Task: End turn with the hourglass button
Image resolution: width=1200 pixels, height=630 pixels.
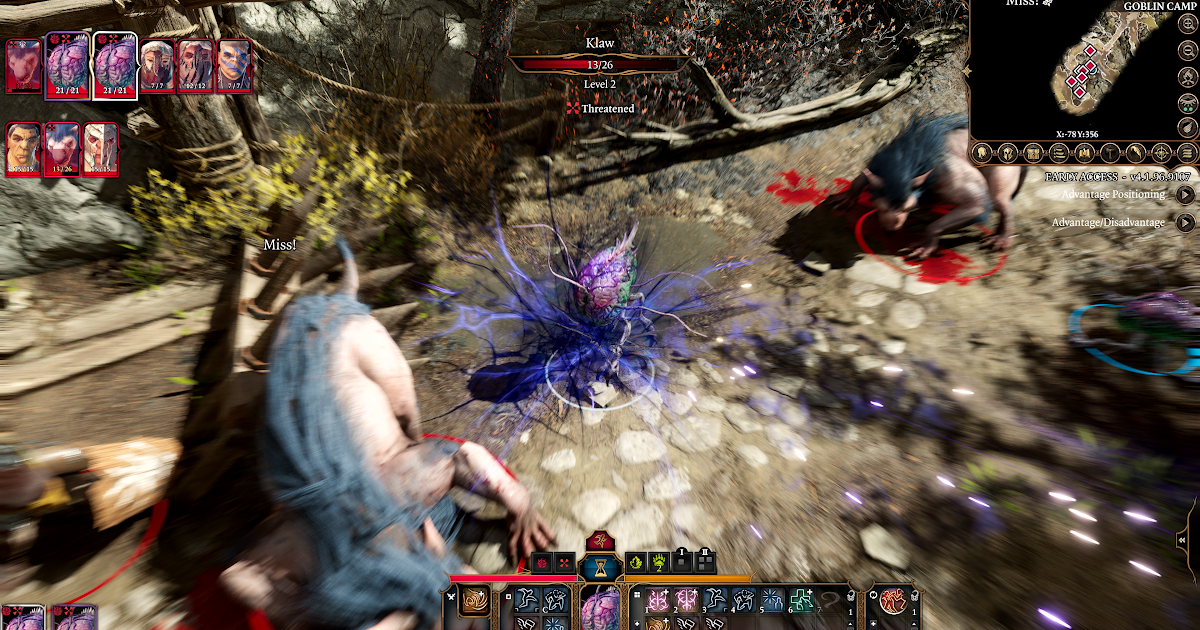Action: (600, 566)
